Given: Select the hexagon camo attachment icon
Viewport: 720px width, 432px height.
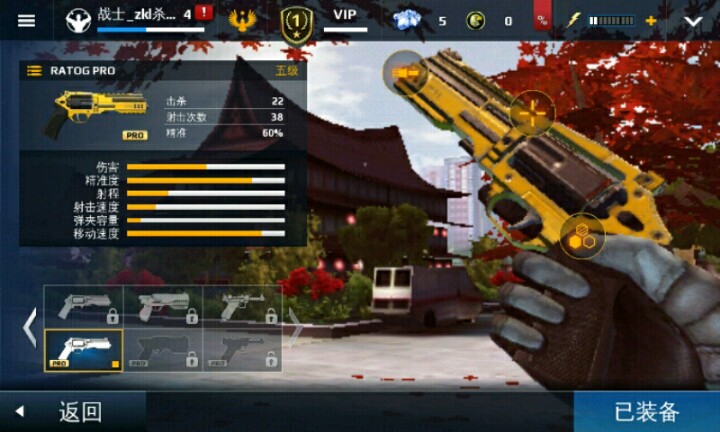Looking at the screenshot, I should (581, 235).
